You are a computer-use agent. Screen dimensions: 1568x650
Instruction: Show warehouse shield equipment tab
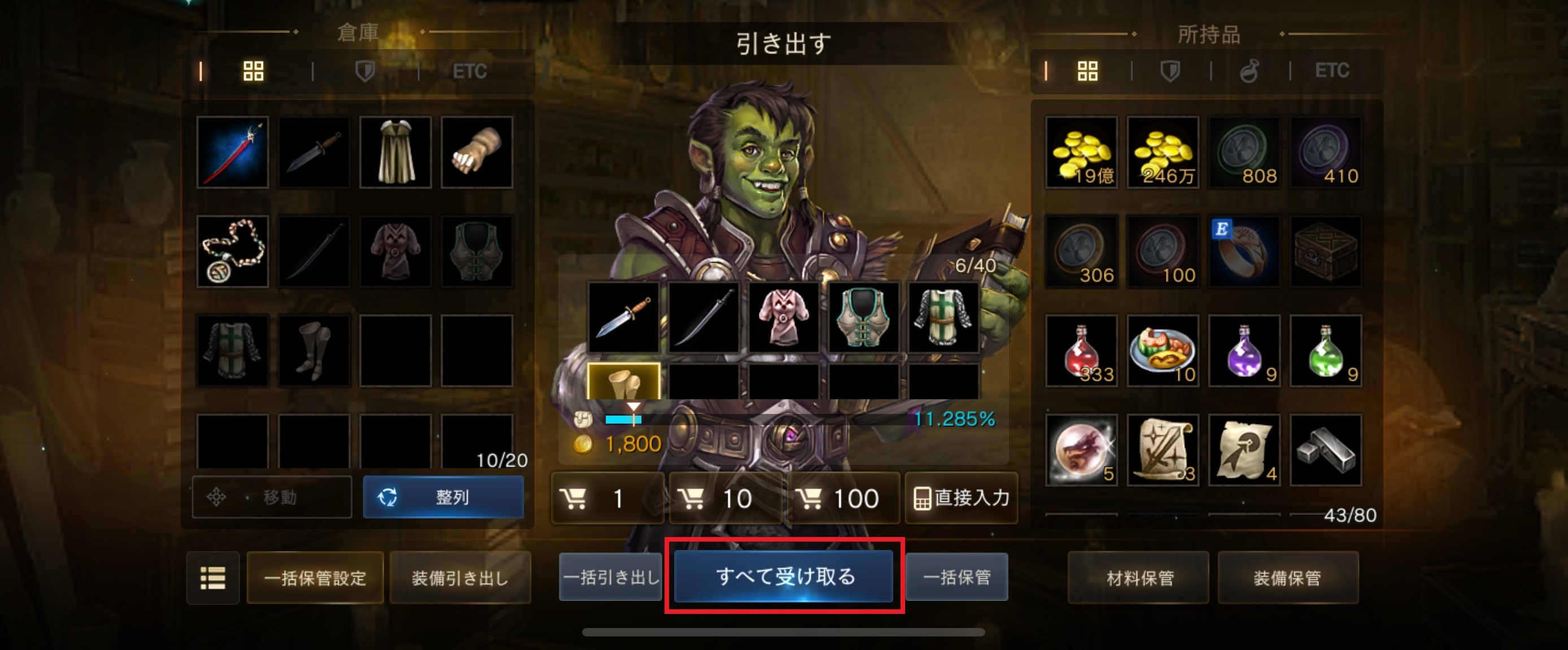[365, 71]
